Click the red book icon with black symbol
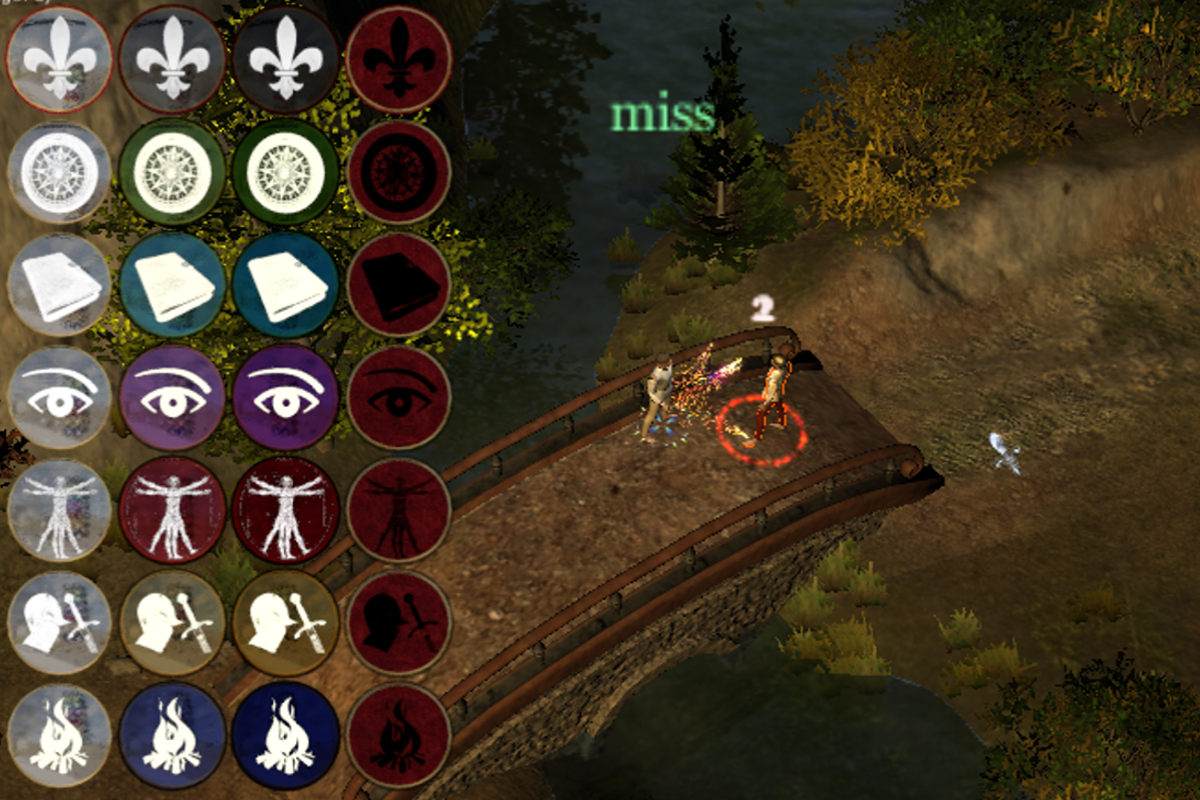This screenshot has width=1200, height=800. coord(398,285)
